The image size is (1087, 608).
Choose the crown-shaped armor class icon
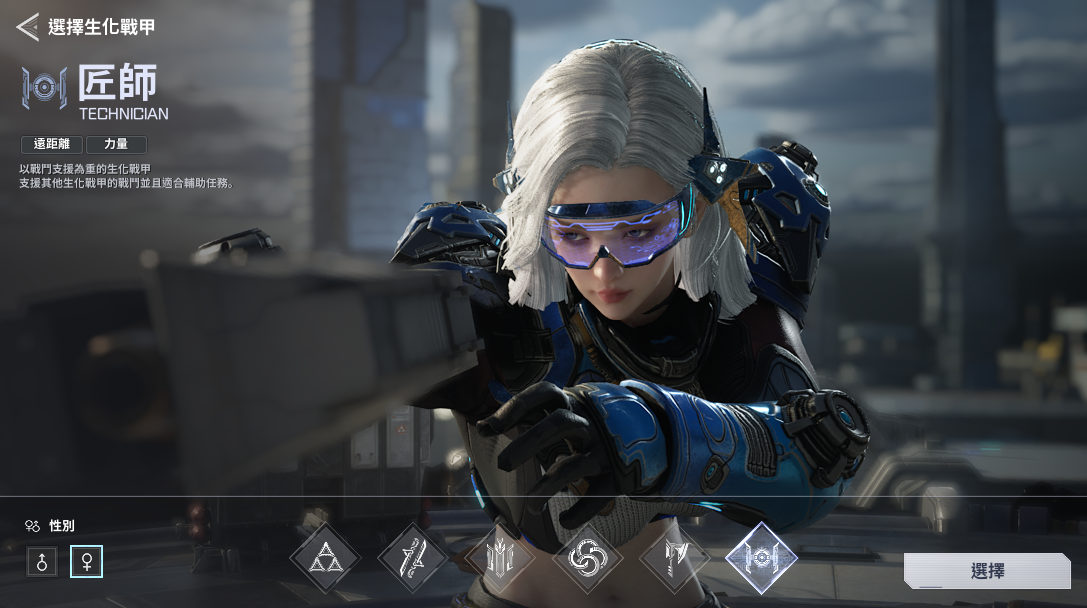(499, 558)
